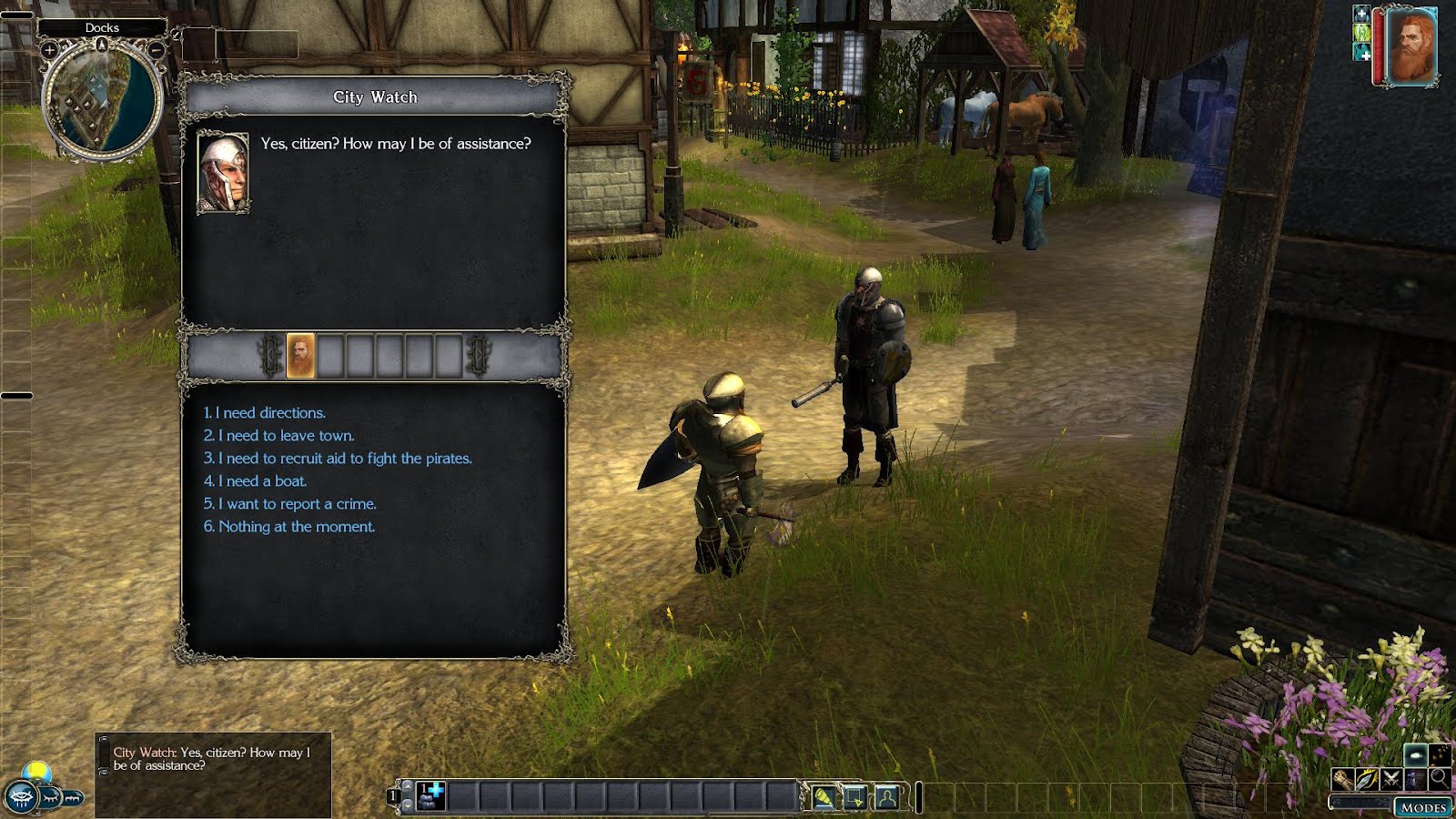Click the silhouette character icon beside hotbar
This screenshot has width=1456, height=819.
coord(886,798)
